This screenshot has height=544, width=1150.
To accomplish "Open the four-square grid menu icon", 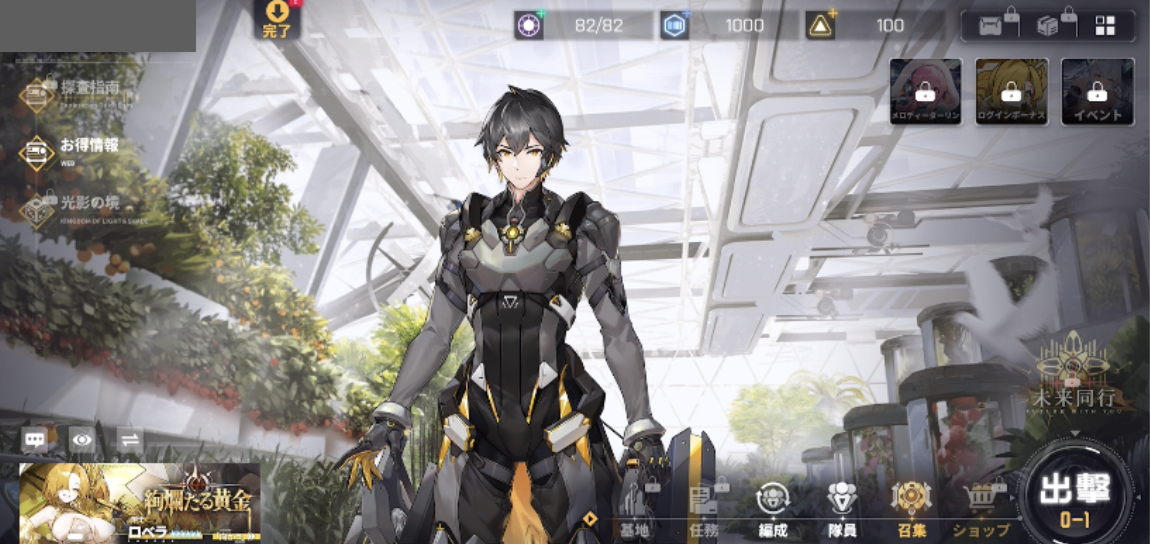I will 1105,26.
